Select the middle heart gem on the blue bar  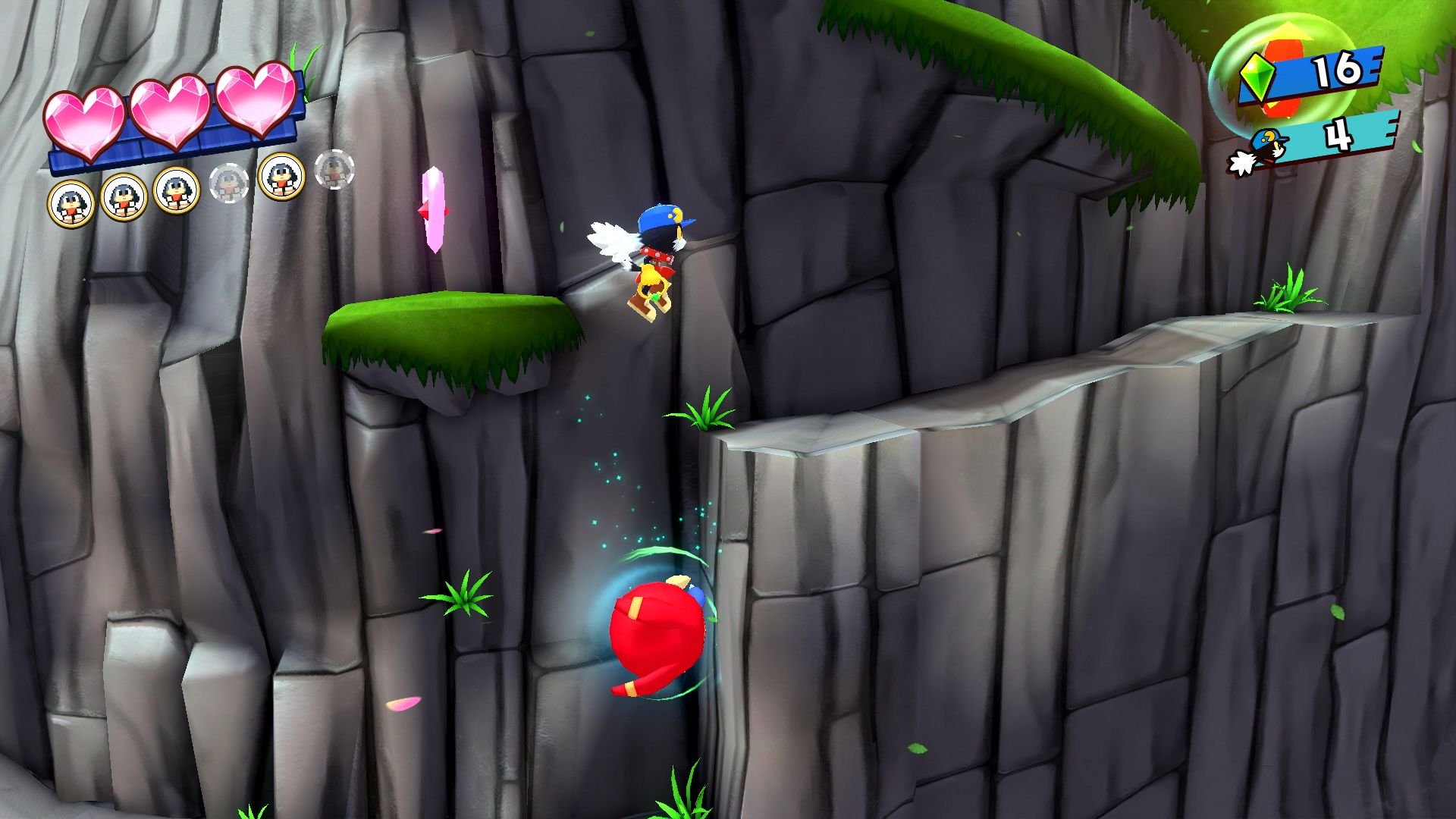[x=171, y=112]
